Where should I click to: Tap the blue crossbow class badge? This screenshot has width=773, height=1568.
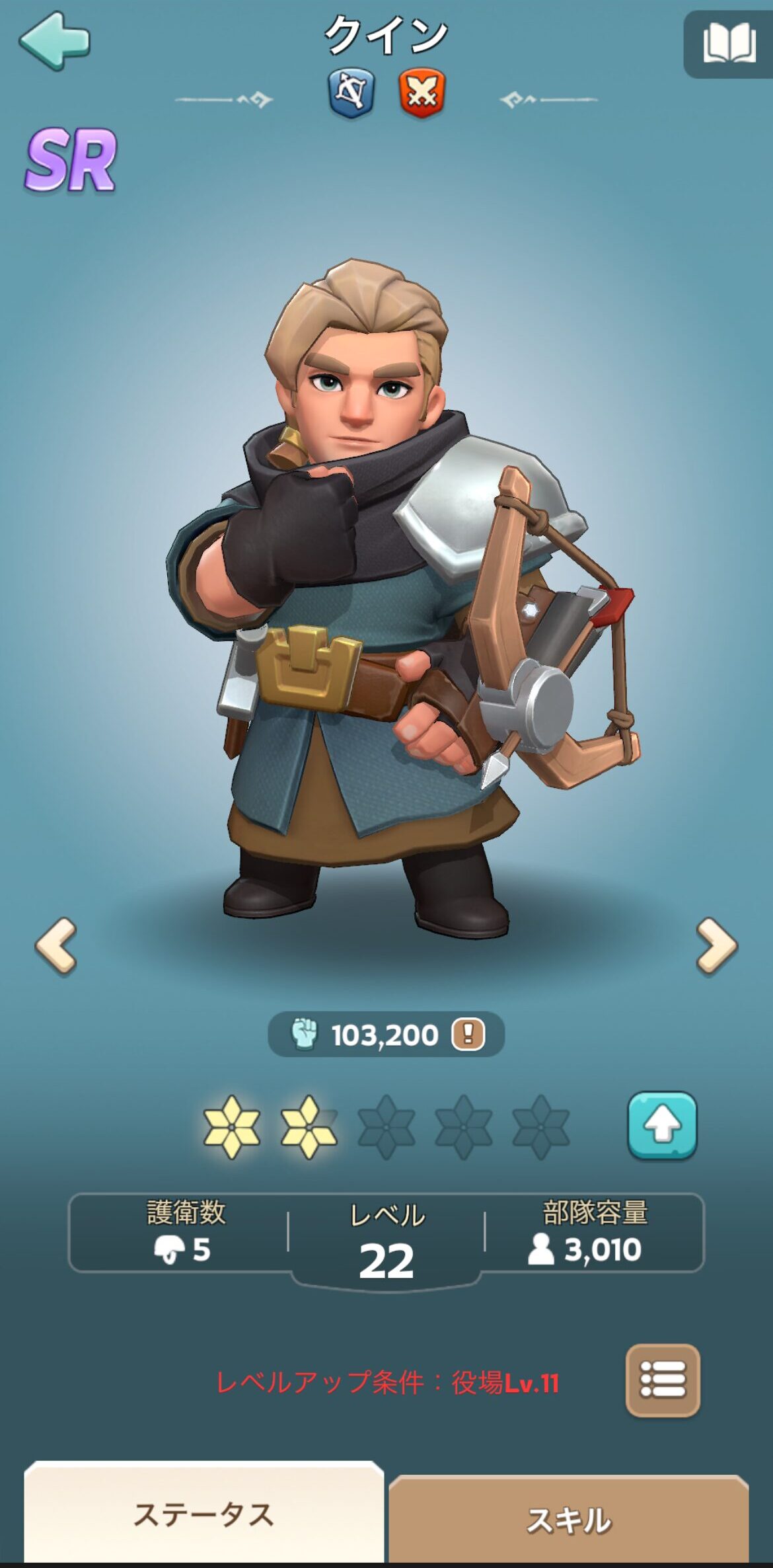click(351, 93)
